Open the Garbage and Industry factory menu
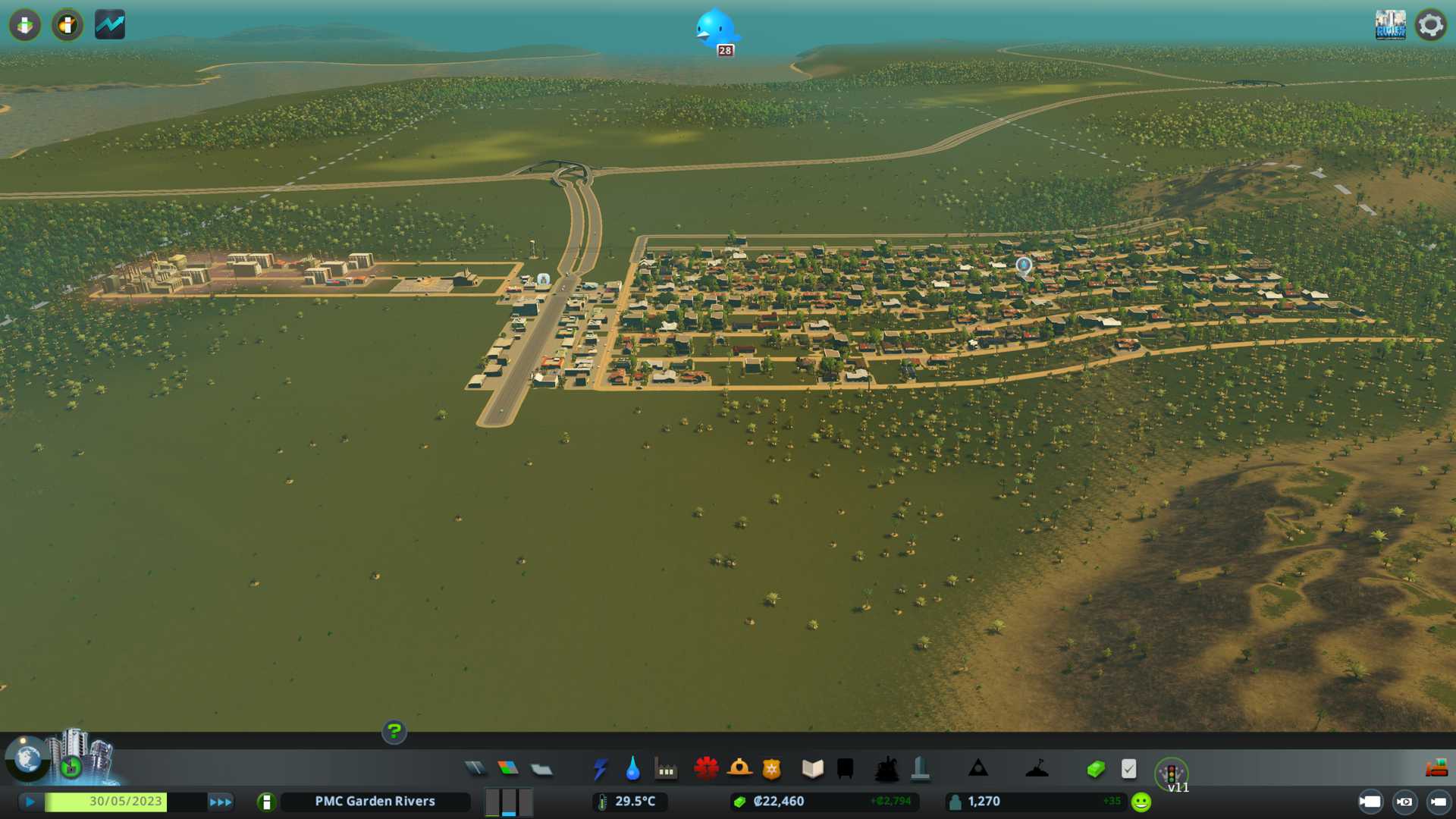 coord(666,769)
